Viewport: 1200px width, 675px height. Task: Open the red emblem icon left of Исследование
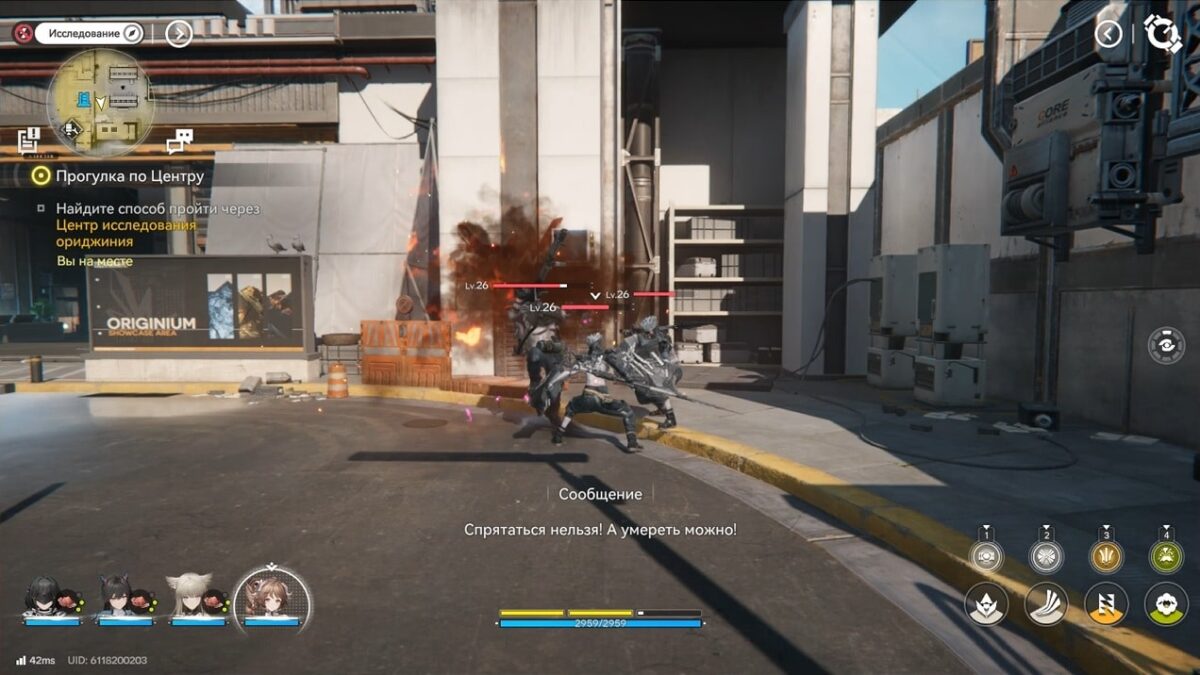(22, 33)
